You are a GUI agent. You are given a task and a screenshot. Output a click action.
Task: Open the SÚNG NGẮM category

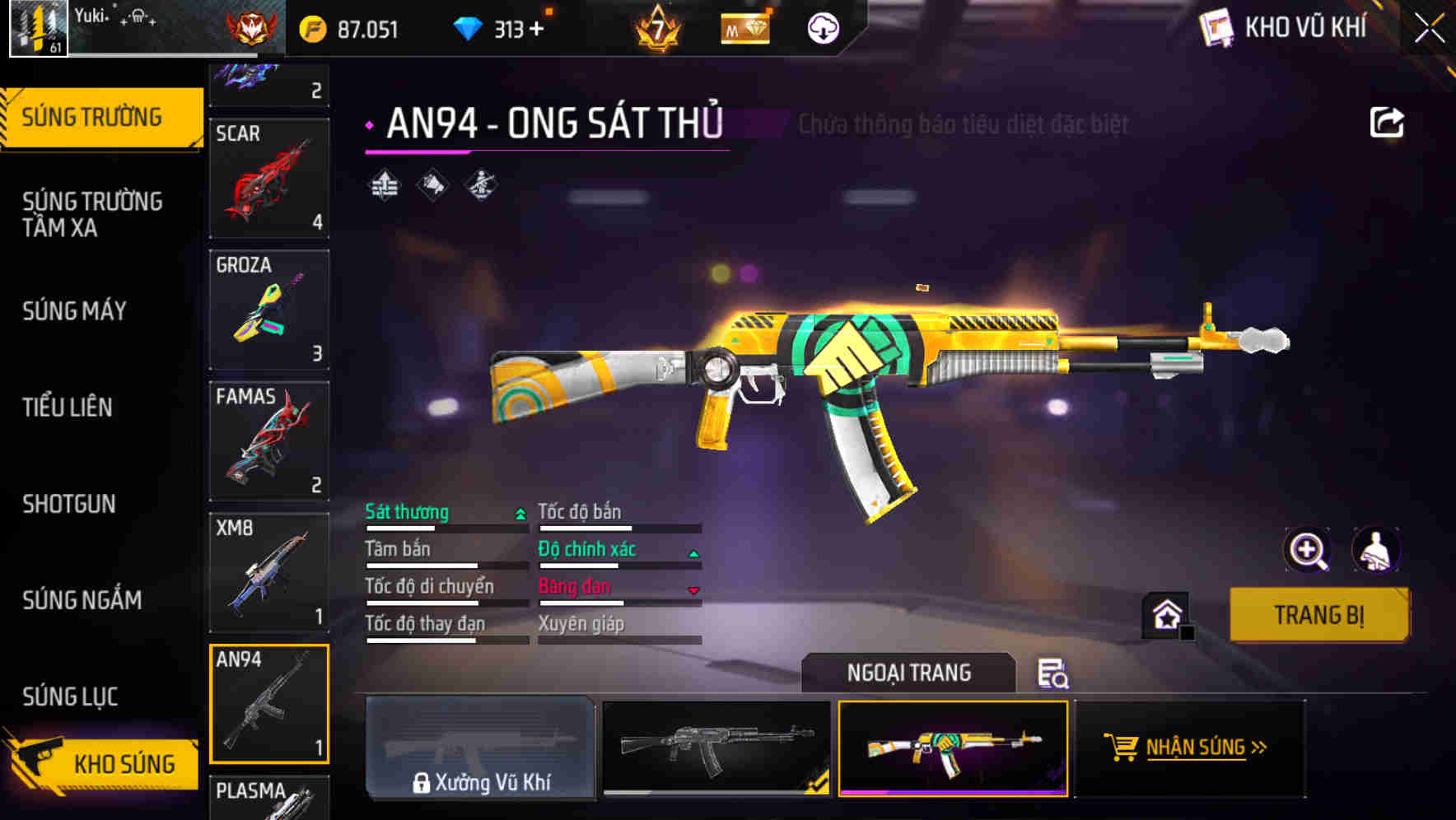[x=82, y=600]
